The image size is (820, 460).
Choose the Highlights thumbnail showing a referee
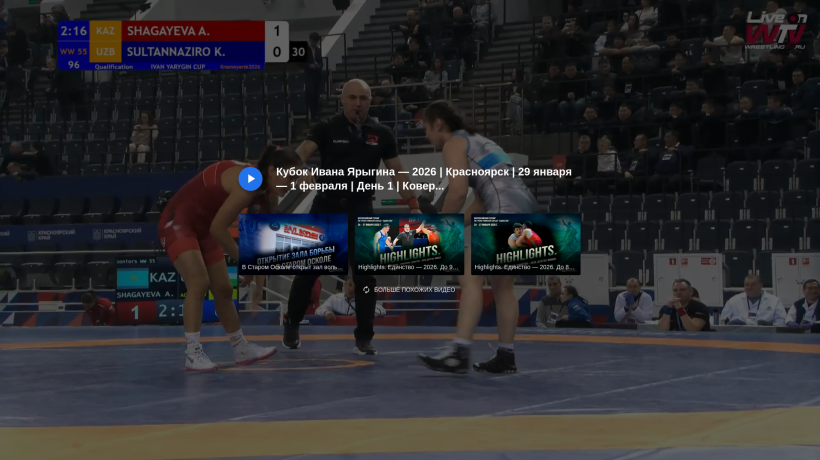click(x=409, y=243)
